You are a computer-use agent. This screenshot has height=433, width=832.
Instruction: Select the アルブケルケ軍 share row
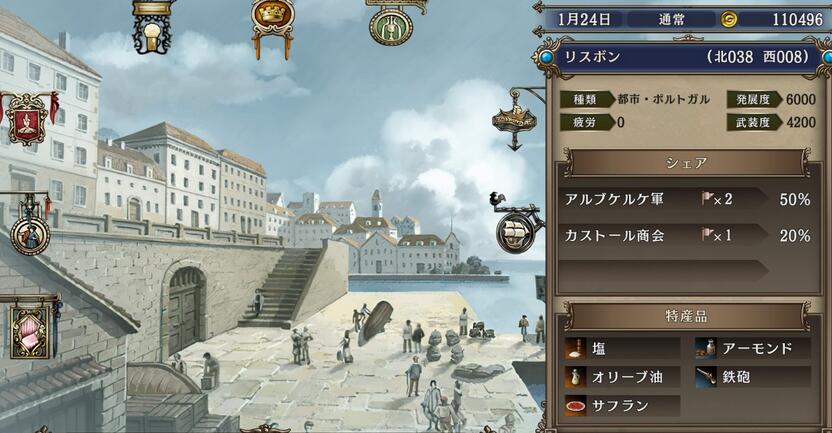[x=686, y=199]
